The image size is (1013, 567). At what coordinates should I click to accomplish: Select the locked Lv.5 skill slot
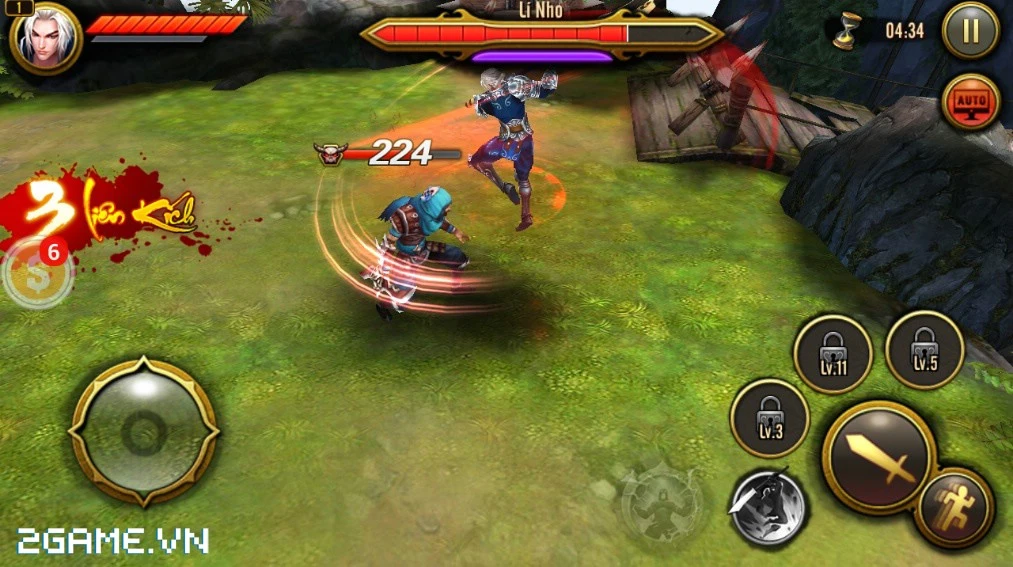[924, 349]
